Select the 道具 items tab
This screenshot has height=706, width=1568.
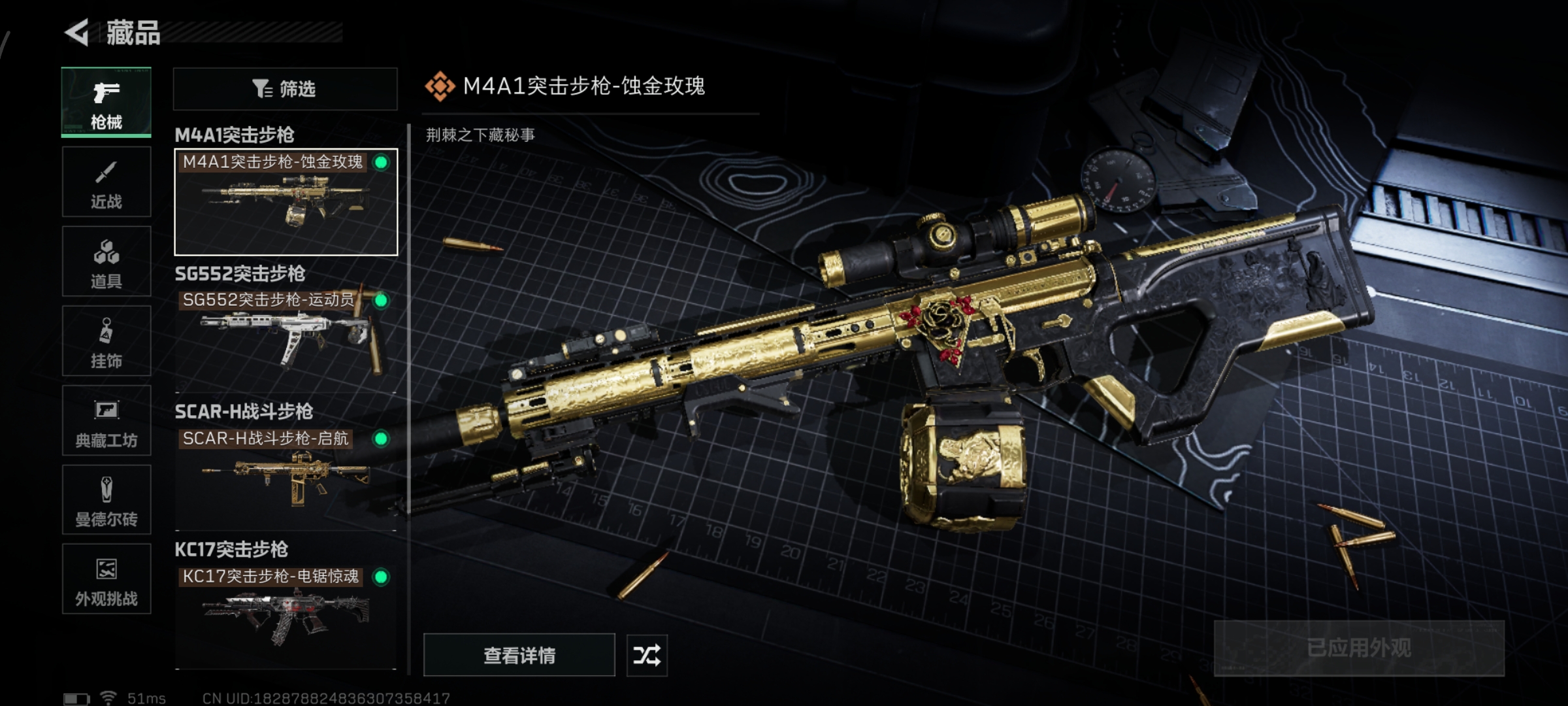click(106, 261)
